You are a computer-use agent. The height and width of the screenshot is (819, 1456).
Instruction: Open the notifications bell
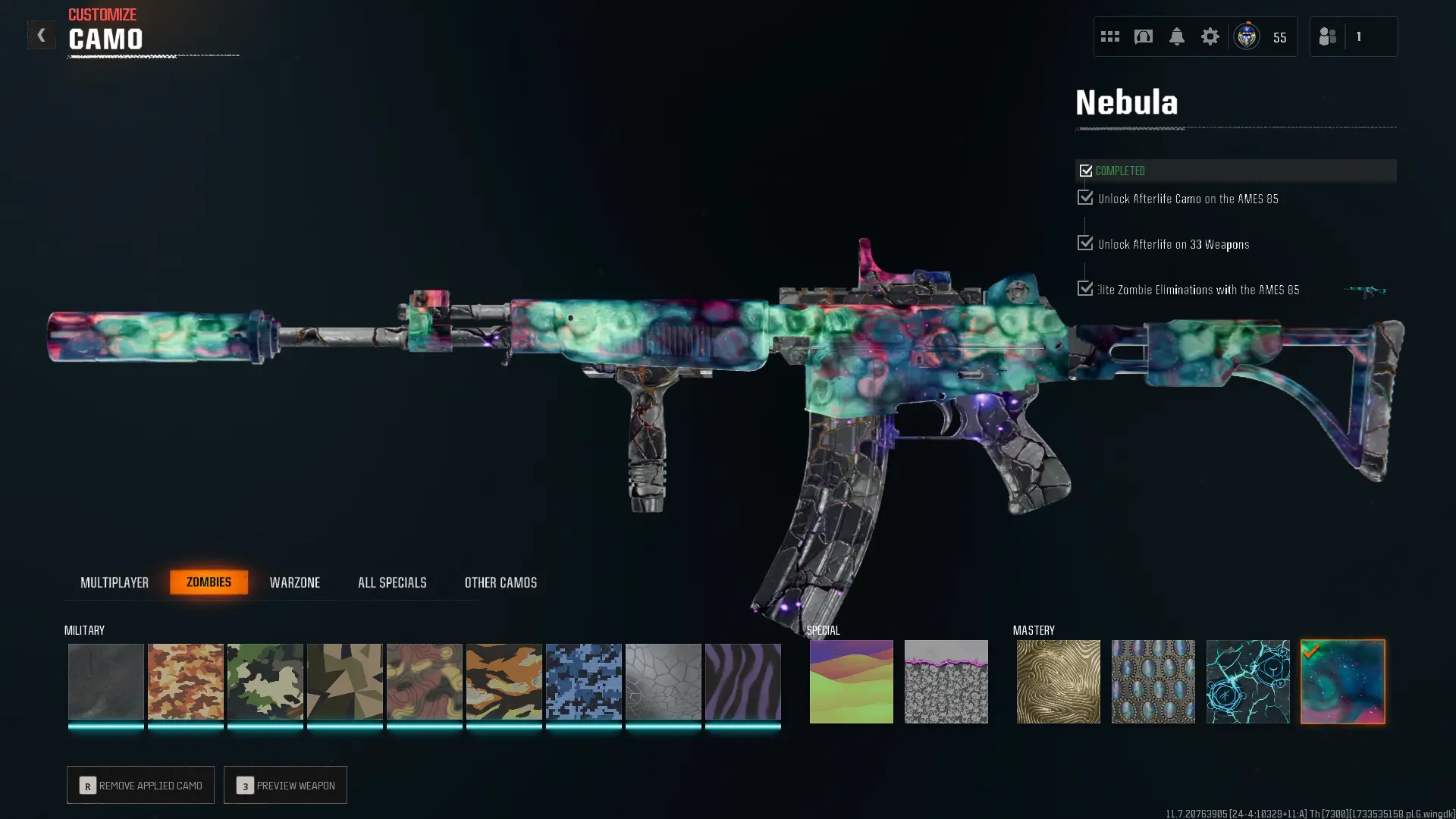[x=1176, y=36]
